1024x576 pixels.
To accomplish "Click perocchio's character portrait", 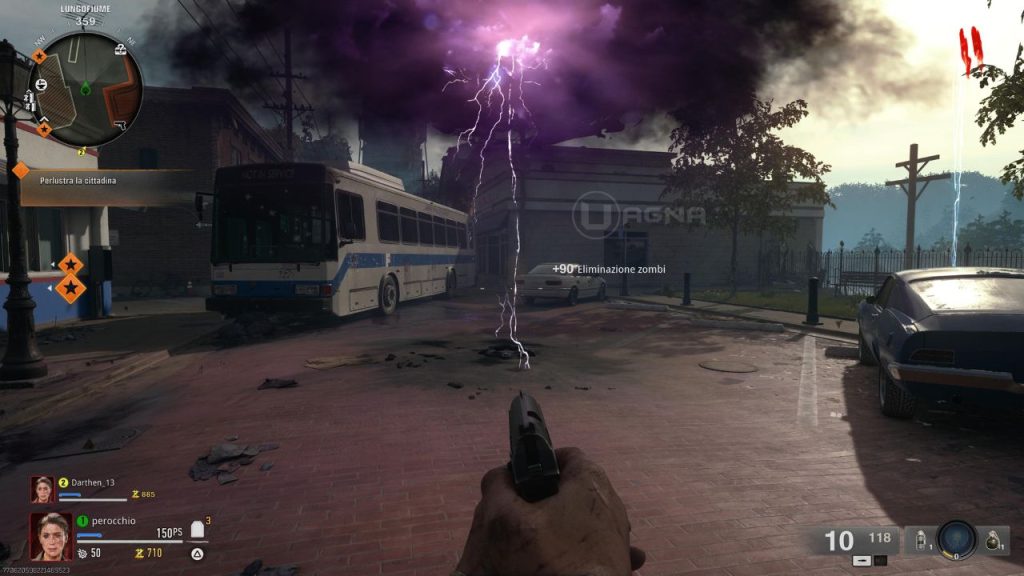I will [50, 537].
